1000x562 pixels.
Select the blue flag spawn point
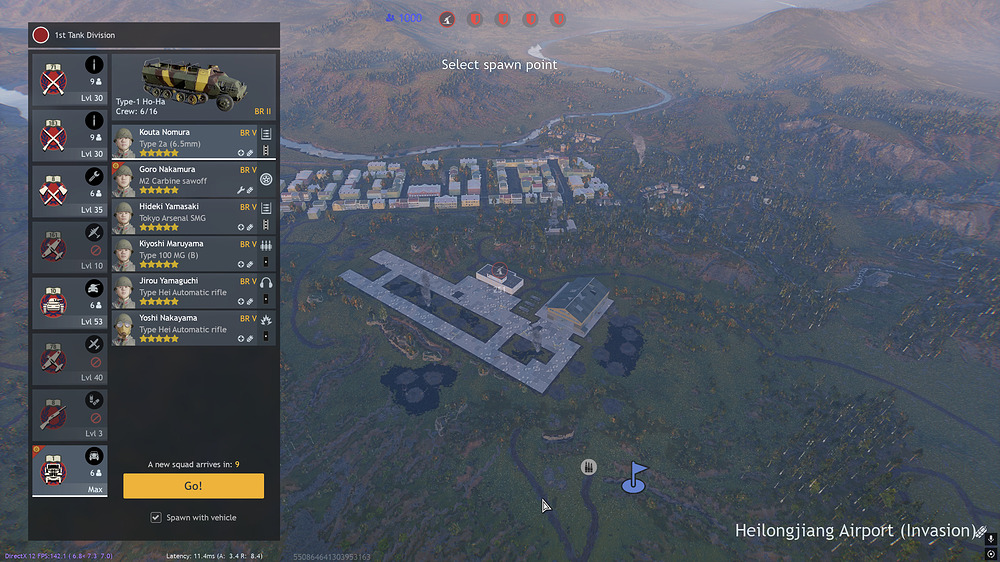click(634, 477)
